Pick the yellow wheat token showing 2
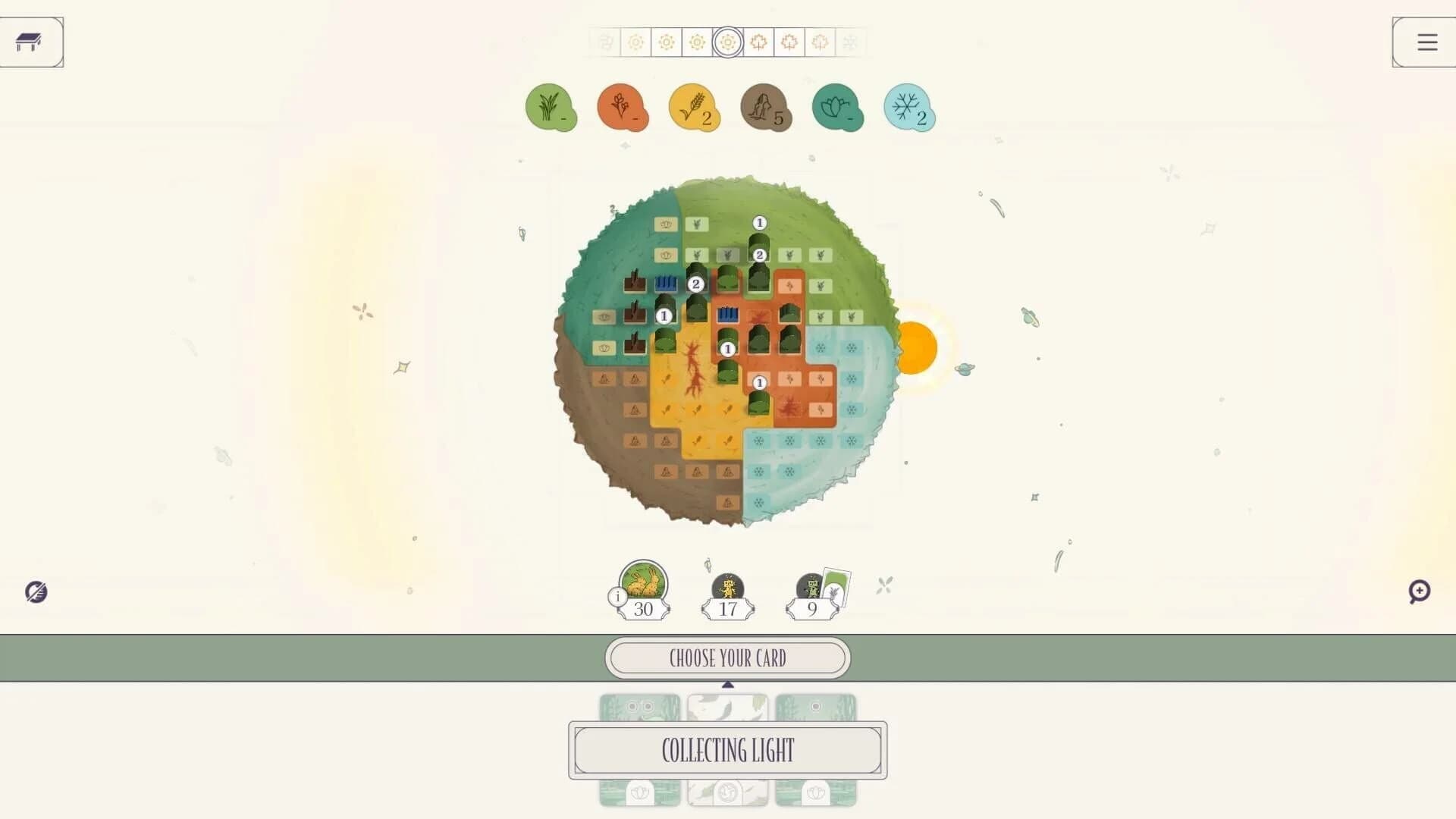 [694, 108]
